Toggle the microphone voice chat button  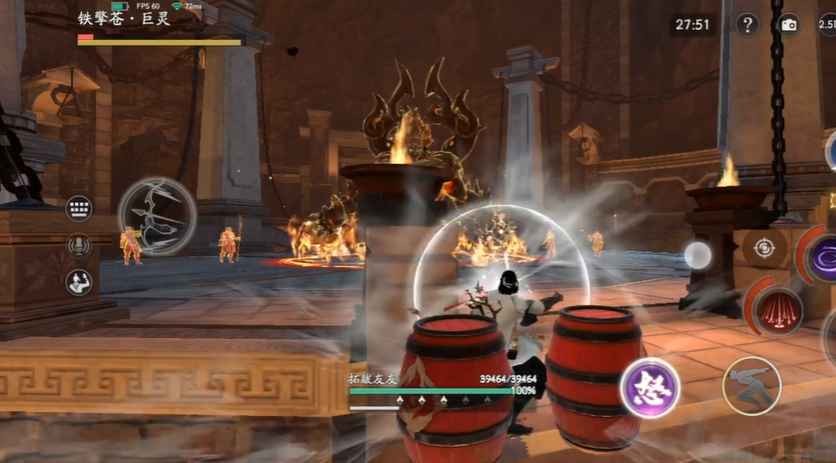pos(79,245)
